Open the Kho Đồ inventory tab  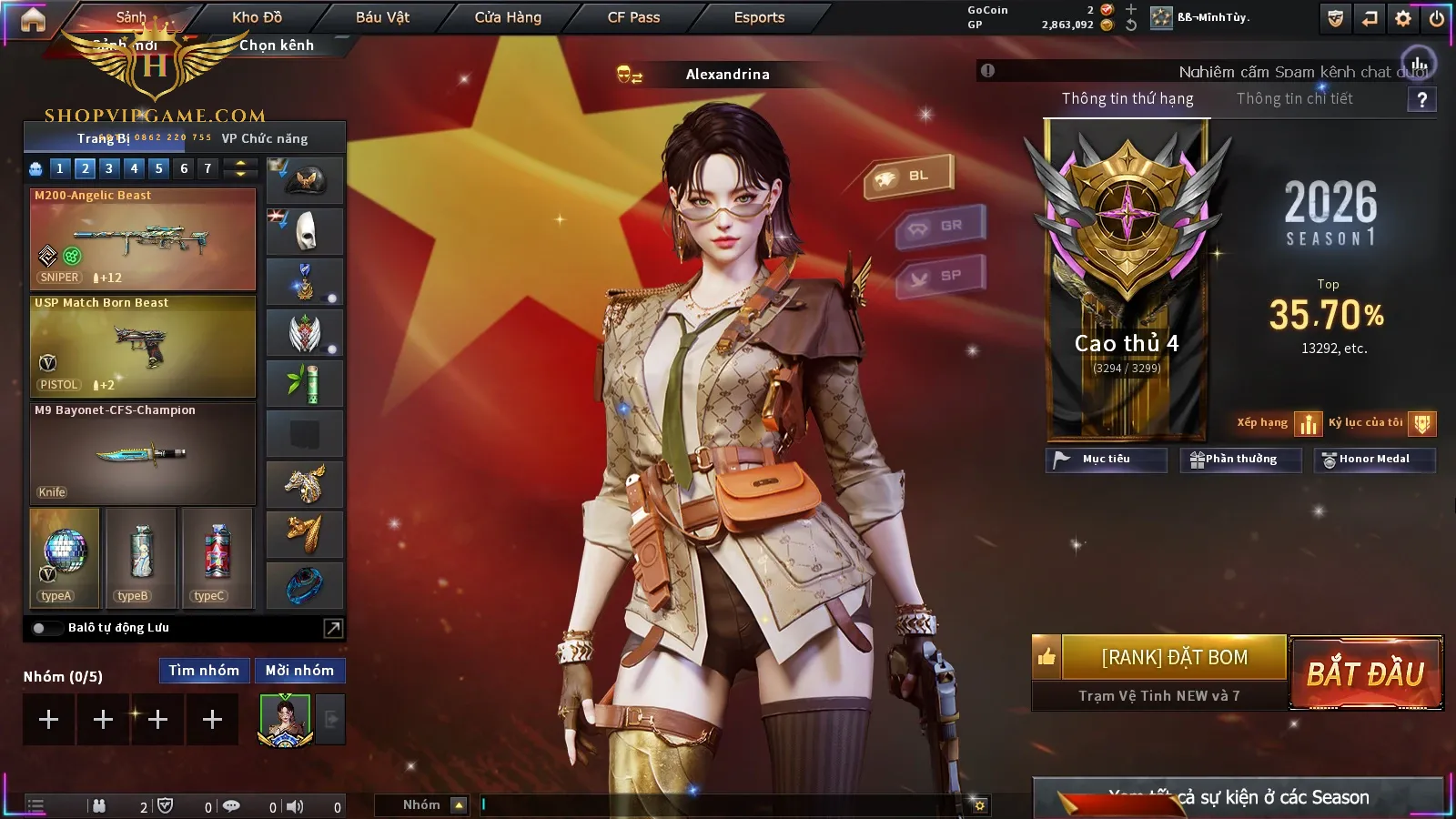pos(257,17)
